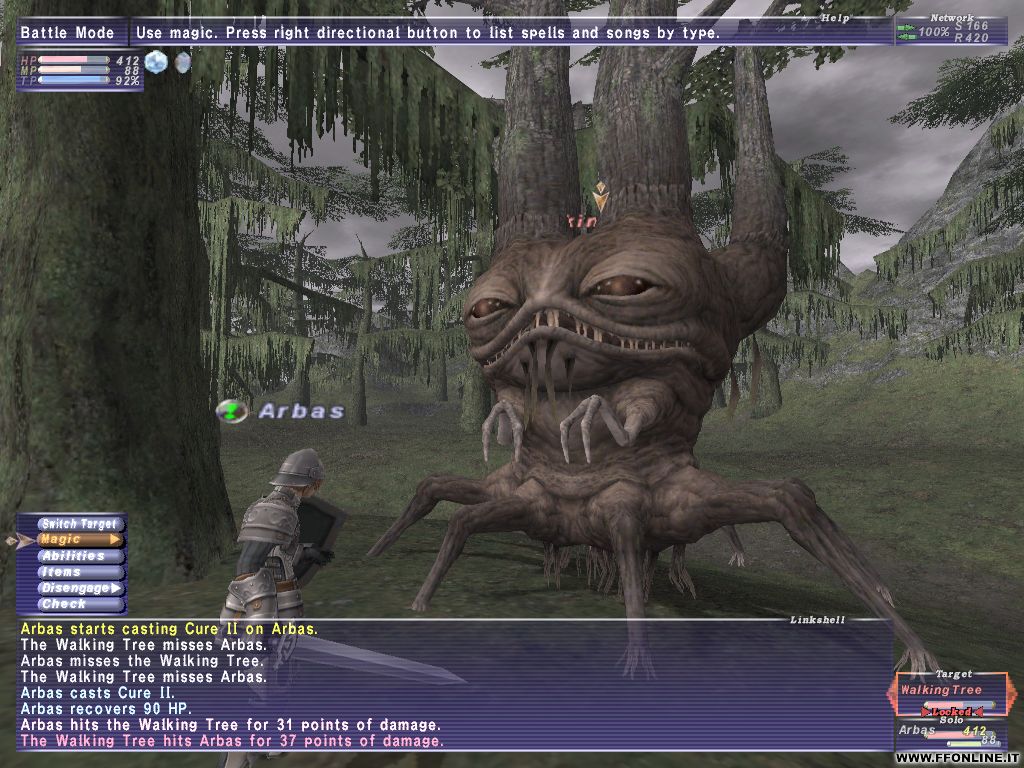Select Abilities from the battle menu
This screenshot has height=768, width=1024.
coord(76,556)
